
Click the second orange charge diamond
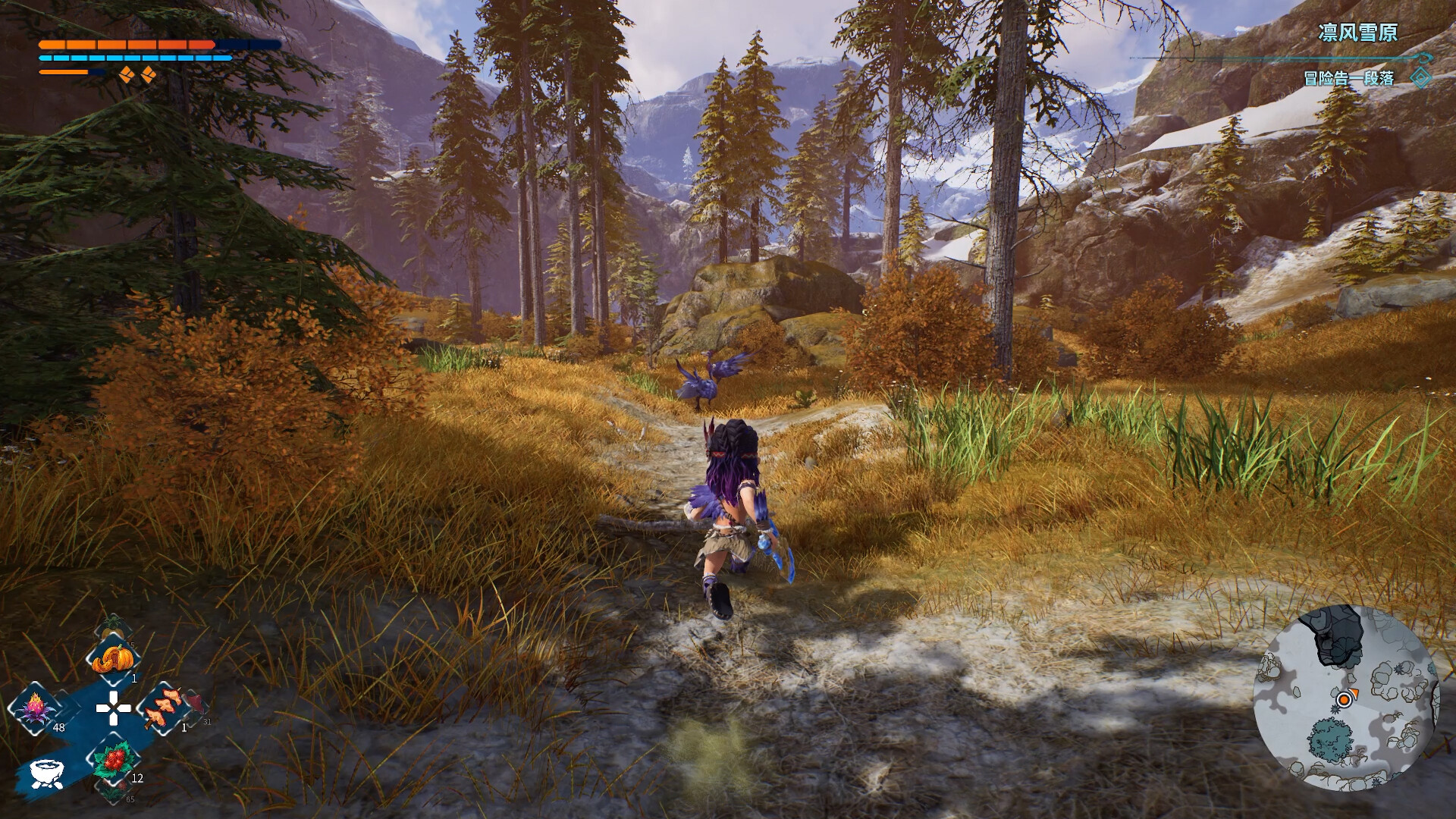[x=149, y=74]
